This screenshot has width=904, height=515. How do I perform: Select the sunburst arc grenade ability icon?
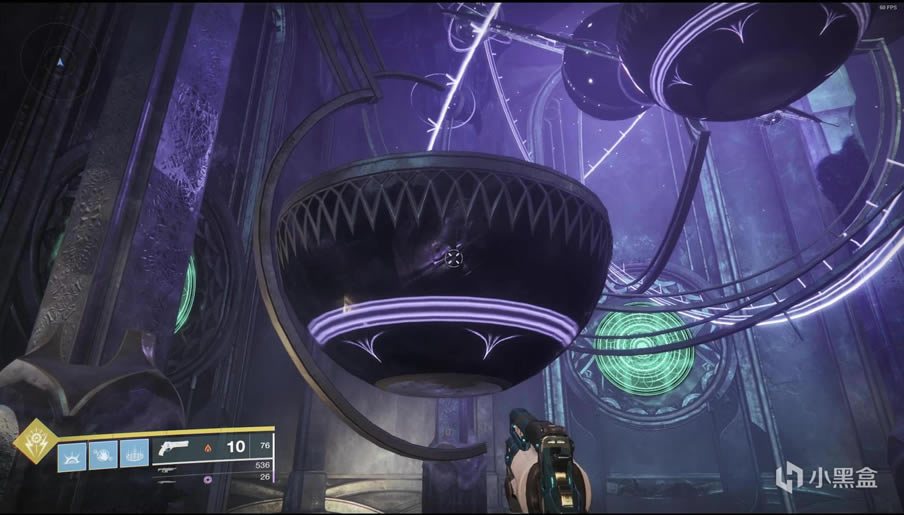[72, 455]
